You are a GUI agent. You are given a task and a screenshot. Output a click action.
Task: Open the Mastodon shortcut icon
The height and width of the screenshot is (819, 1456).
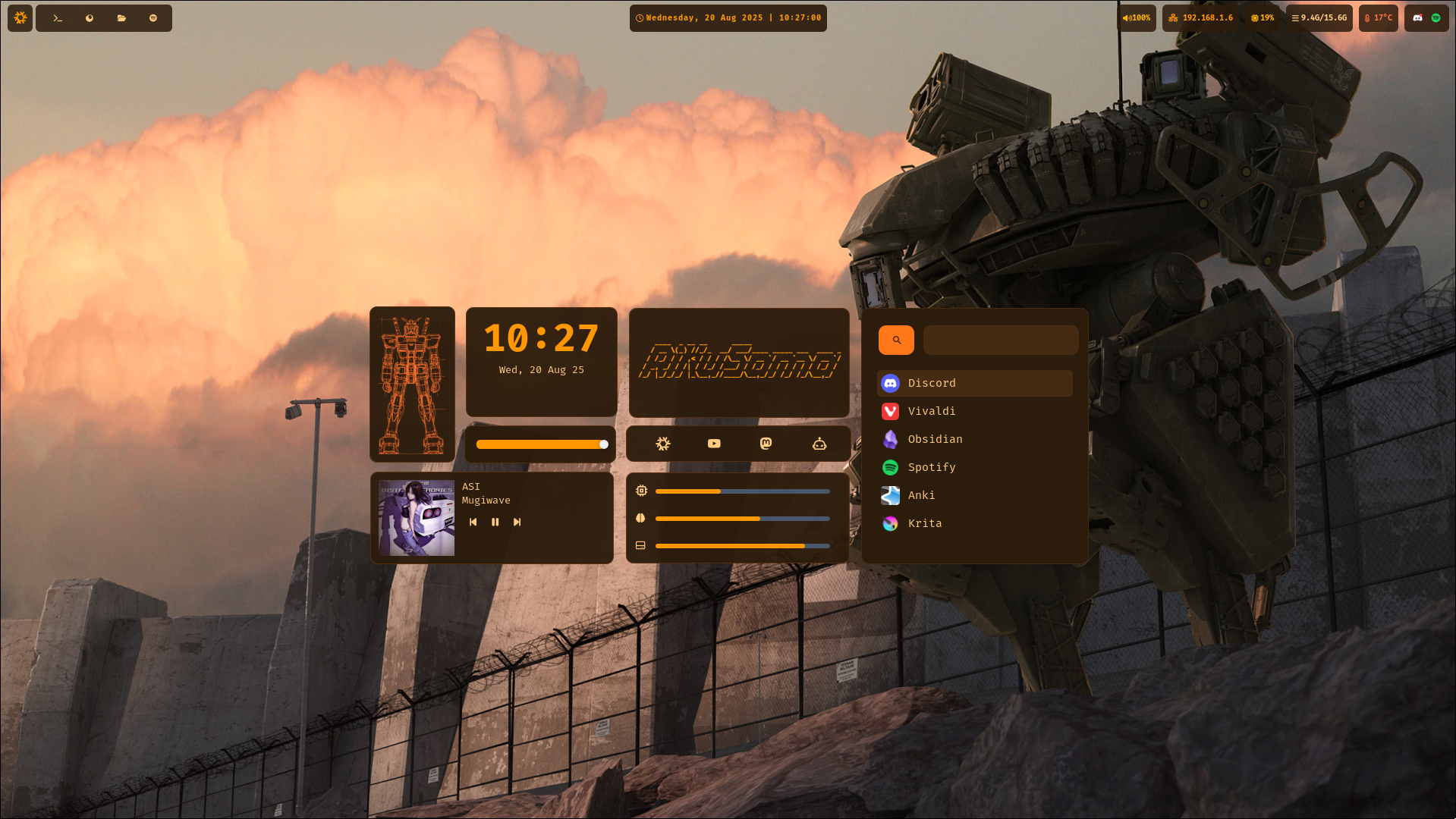tap(766, 444)
